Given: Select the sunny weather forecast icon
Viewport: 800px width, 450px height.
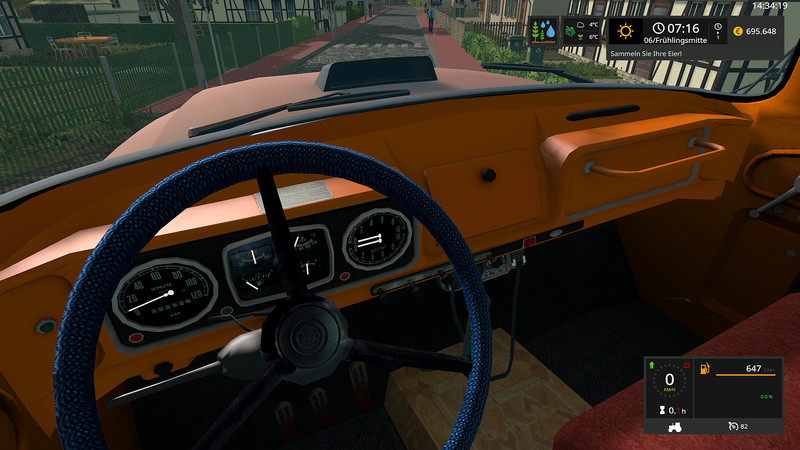Looking at the screenshot, I should tap(626, 31).
